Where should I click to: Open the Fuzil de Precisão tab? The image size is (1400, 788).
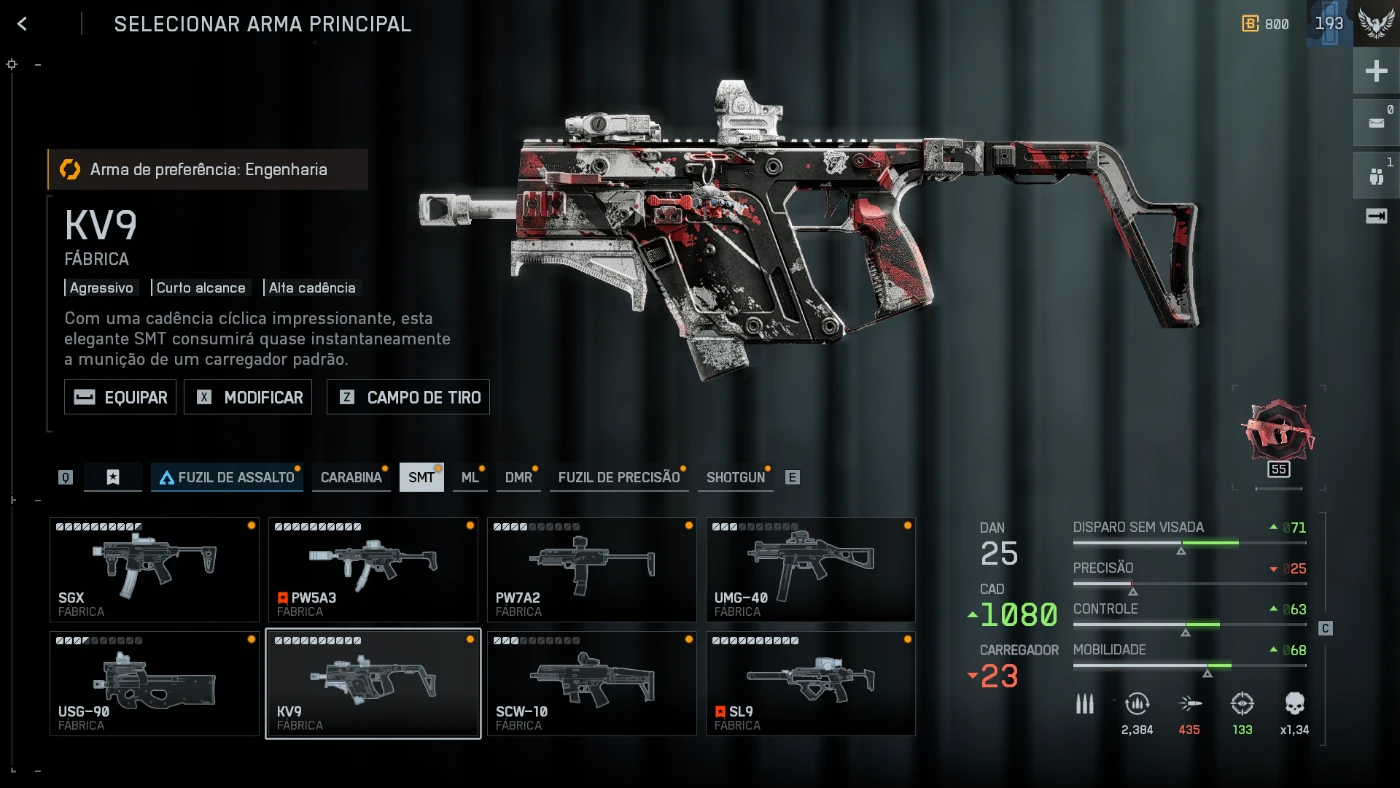(x=618, y=477)
